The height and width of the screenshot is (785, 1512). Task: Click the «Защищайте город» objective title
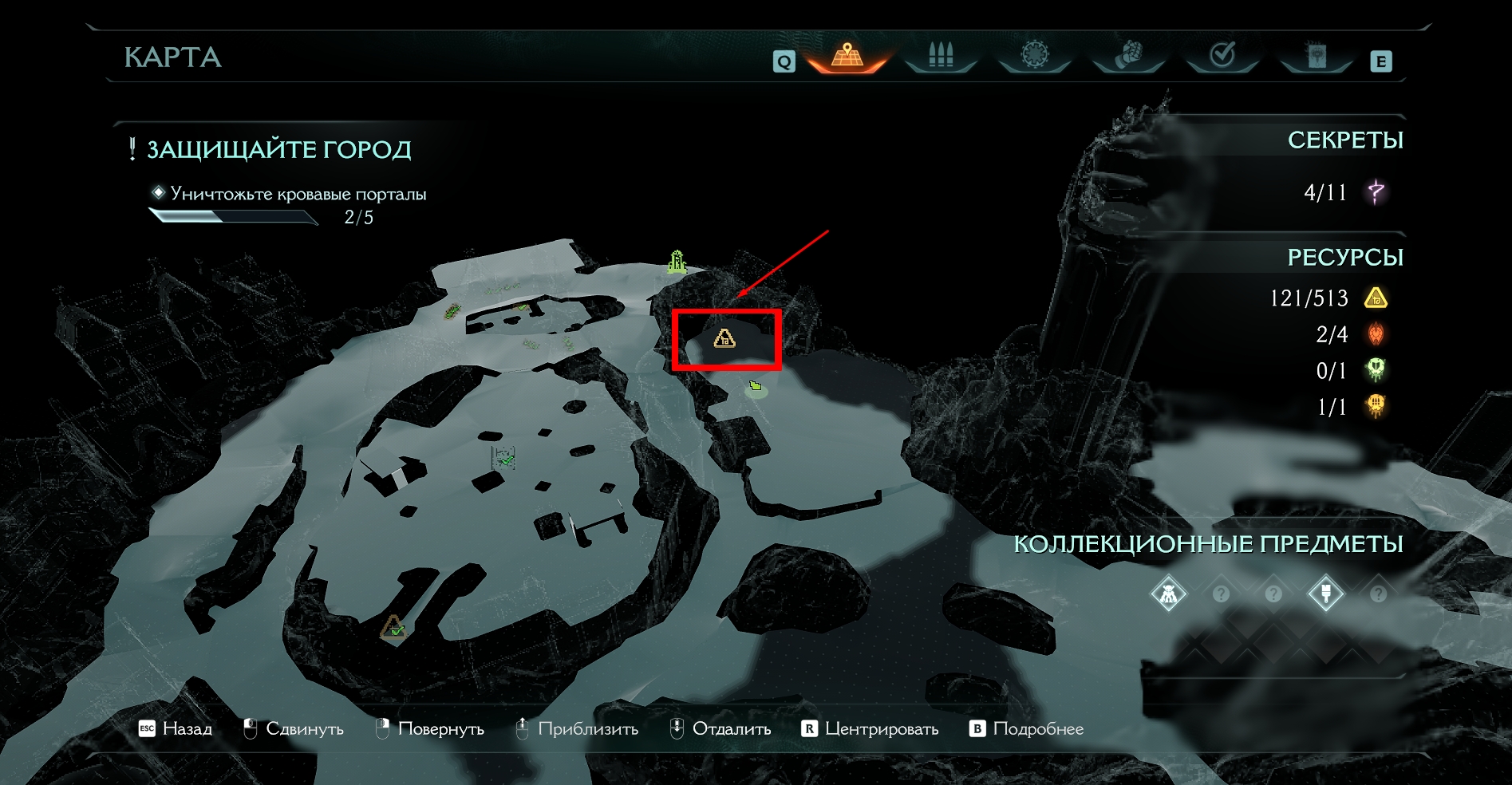278,149
